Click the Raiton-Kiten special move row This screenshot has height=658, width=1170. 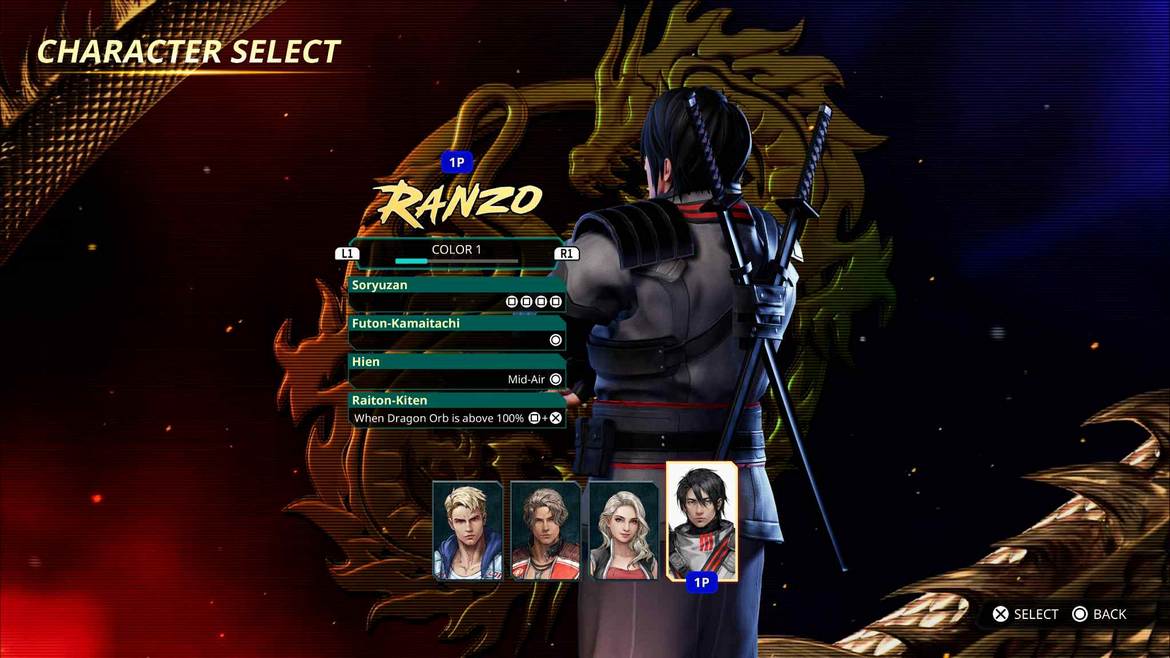[x=457, y=409]
